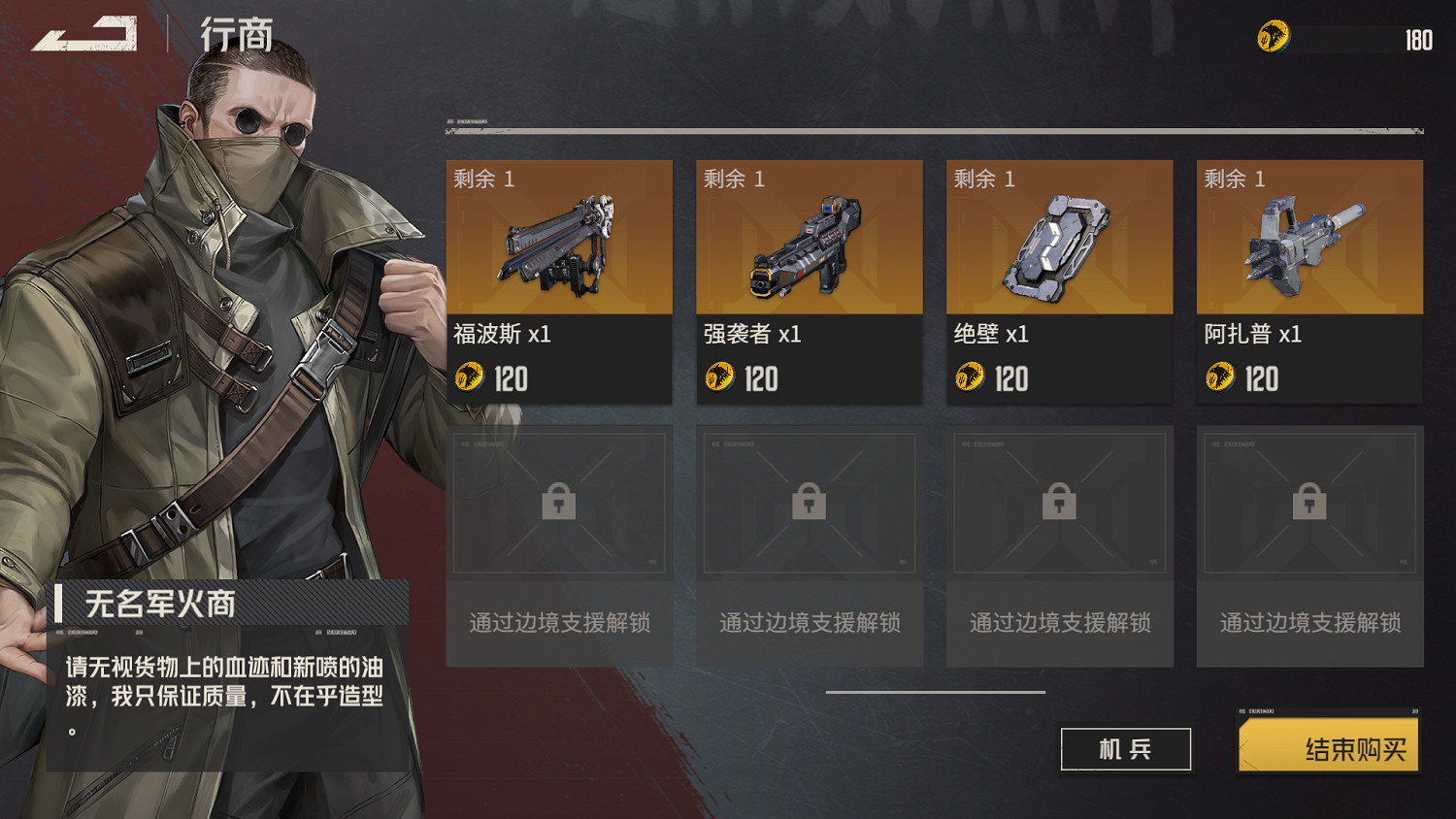The width and height of the screenshot is (1456, 819).
Task: Click 通过边境支援解锁 under the second locked slot
Action: click(809, 624)
